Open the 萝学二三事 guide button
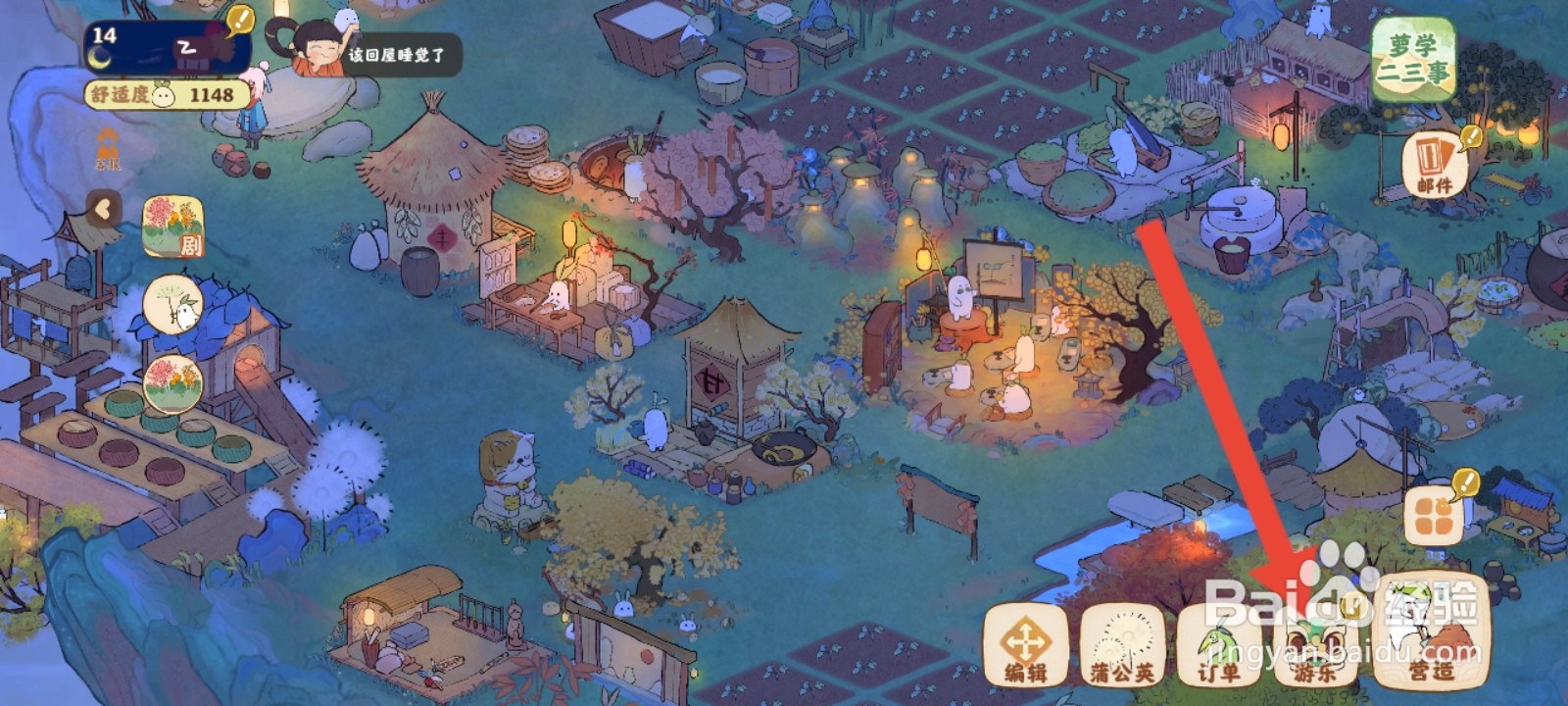Screen dimensions: 1568x706 coord(1412,60)
